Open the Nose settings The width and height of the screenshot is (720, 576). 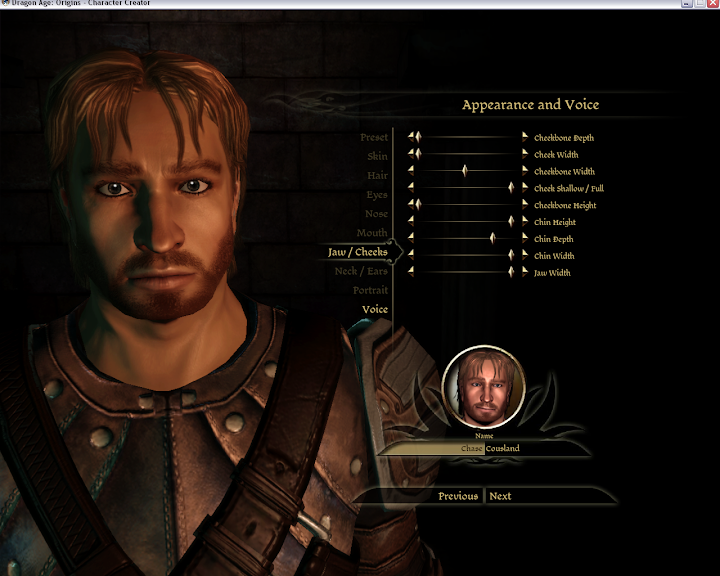[376, 214]
